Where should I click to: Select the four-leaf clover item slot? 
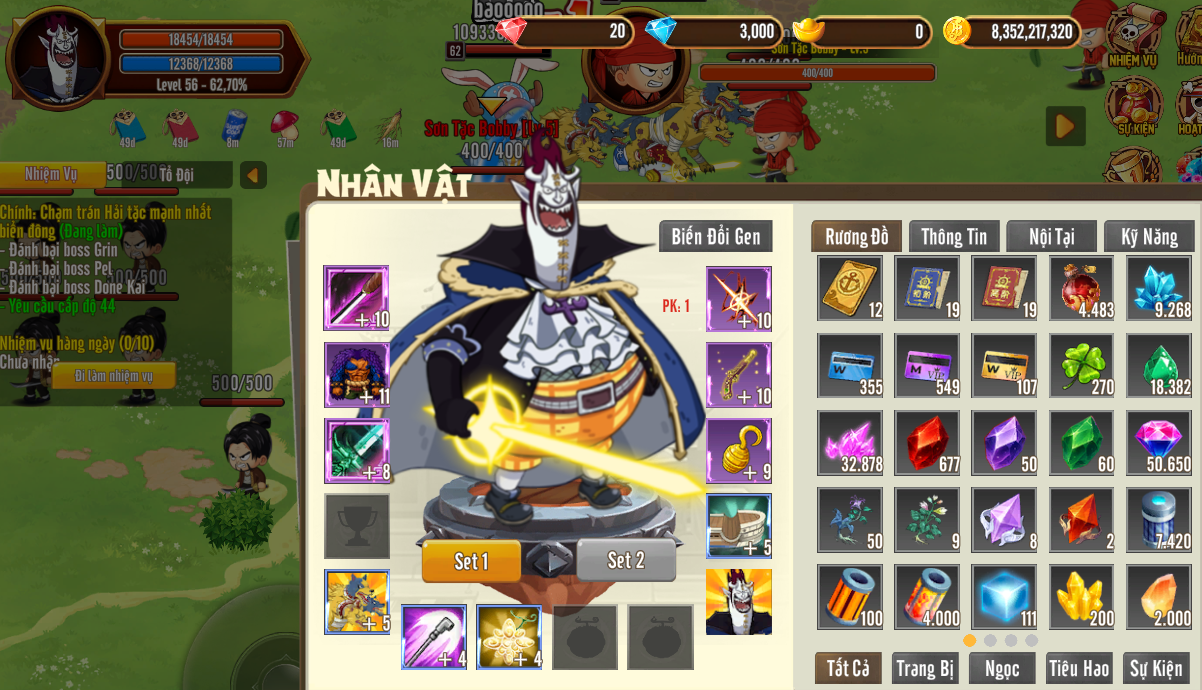click(x=1081, y=365)
